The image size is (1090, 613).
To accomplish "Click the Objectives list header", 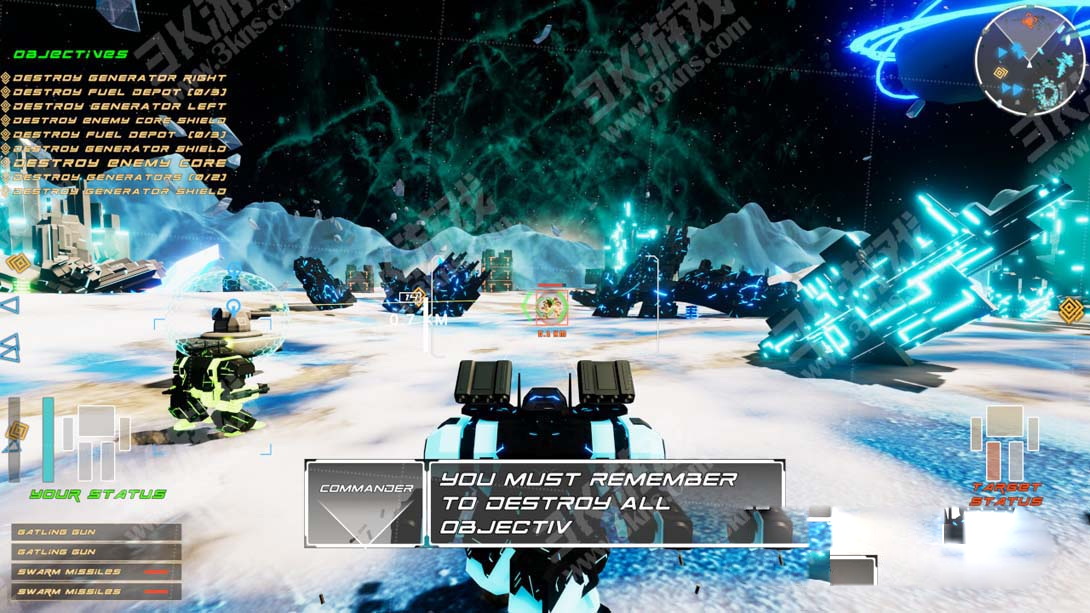I will click(x=70, y=54).
